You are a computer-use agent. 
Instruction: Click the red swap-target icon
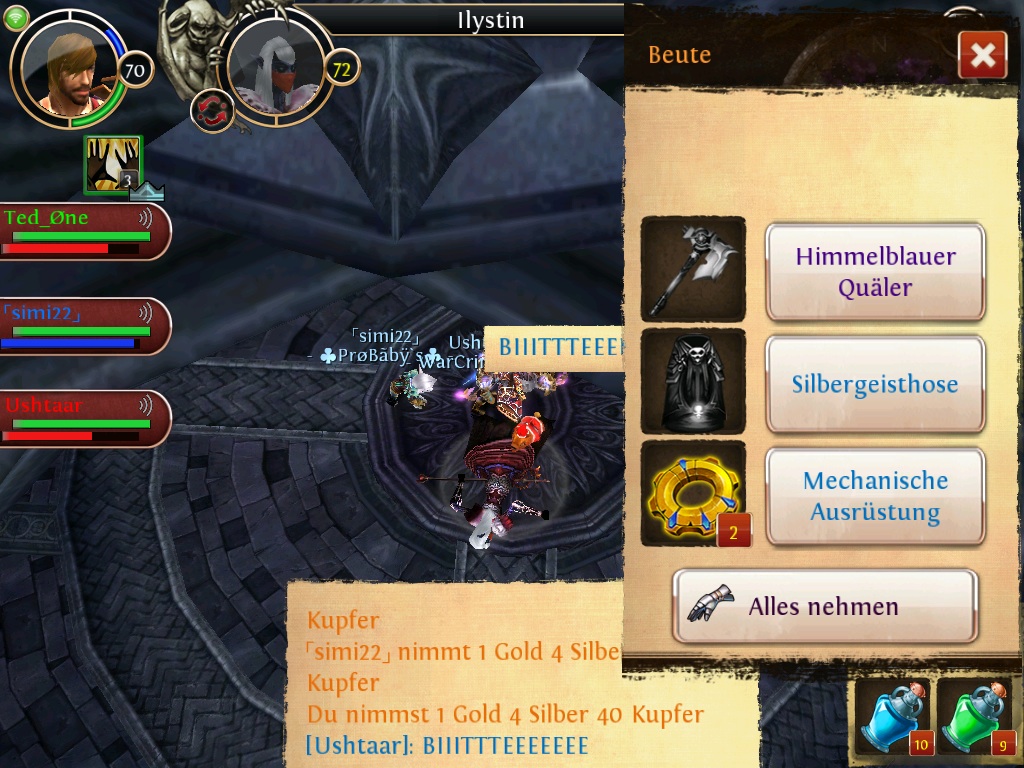pos(211,110)
